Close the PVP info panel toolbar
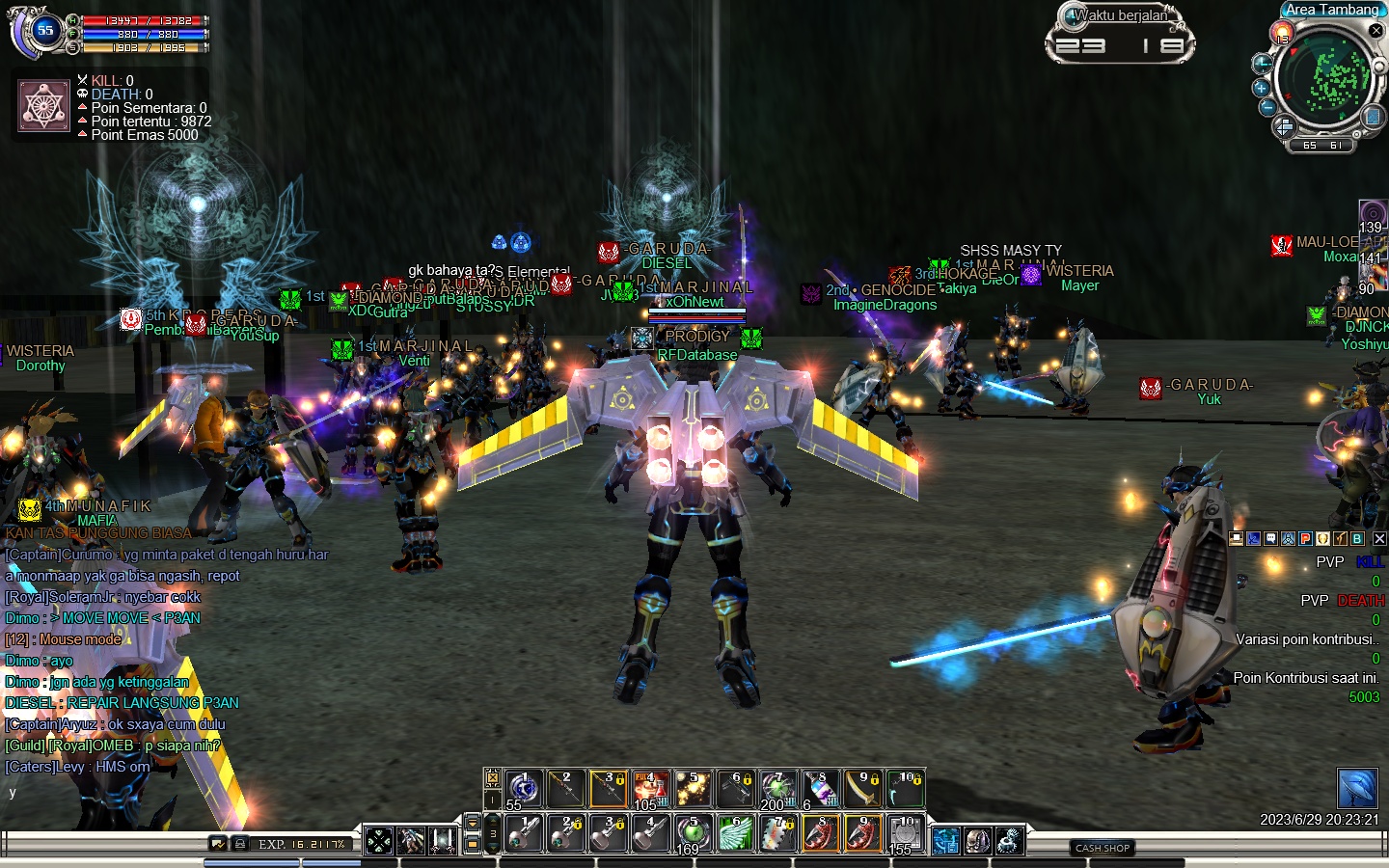 tap(1379, 539)
